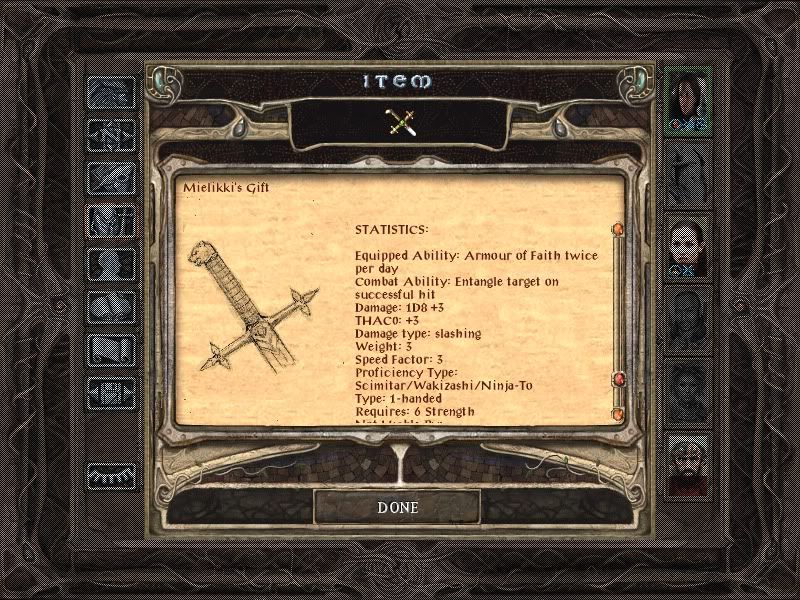The width and height of the screenshot is (800, 600).
Task: Click the red scrollbar thumb gem
Action: pyautogui.click(x=617, y=380)
